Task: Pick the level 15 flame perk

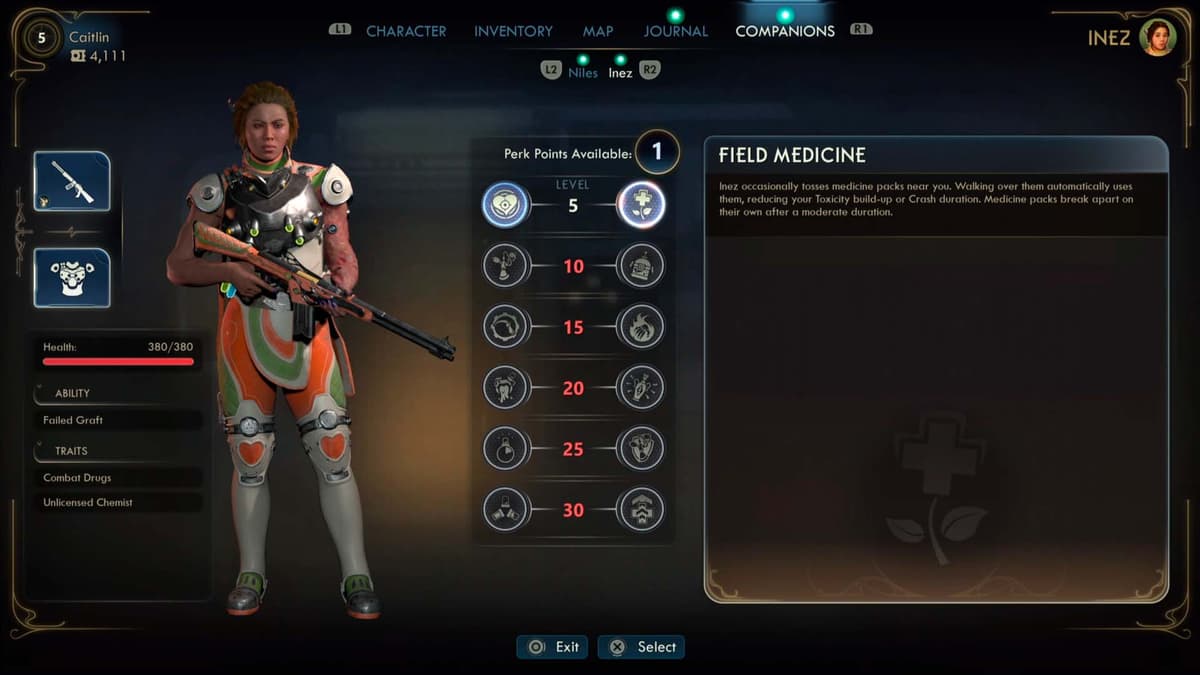Action: pyautogui.click(x=641, y=326)
